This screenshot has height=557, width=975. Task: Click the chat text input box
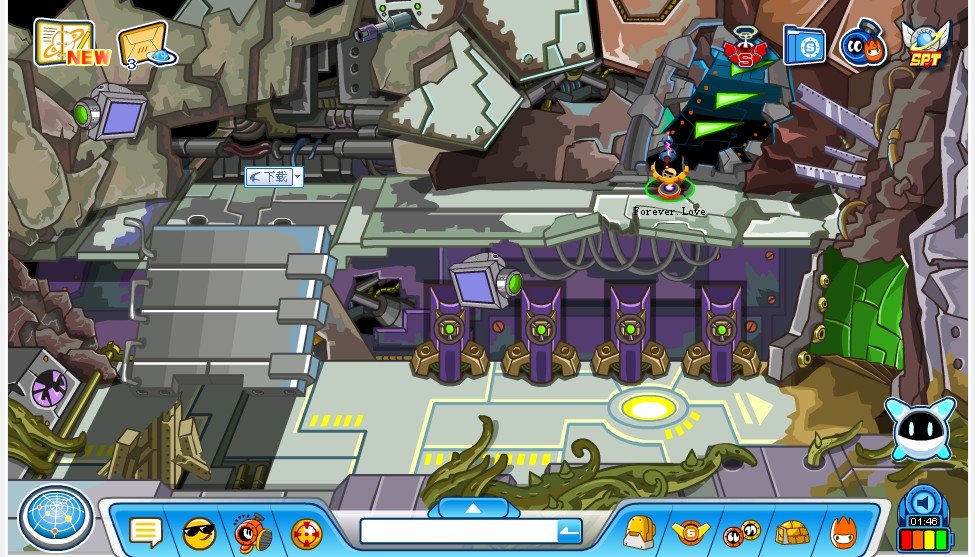[456, 531]
